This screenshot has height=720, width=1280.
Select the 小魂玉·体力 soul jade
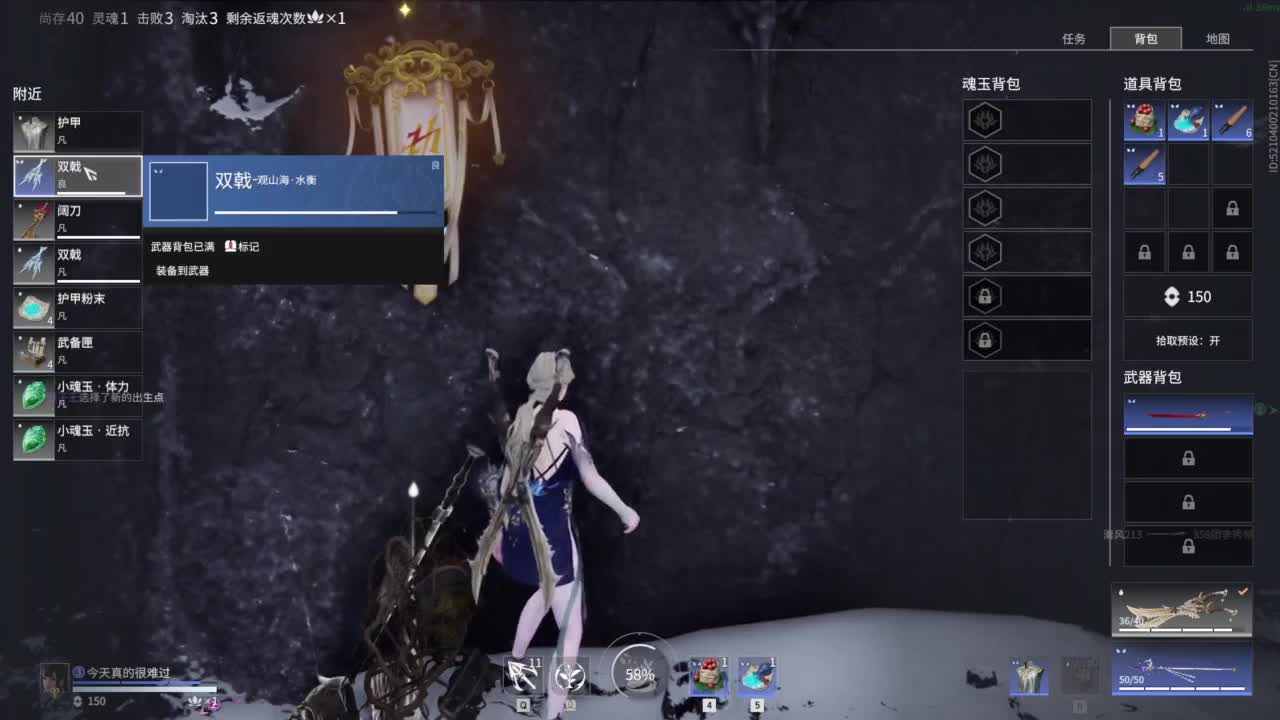coord(77,394)
